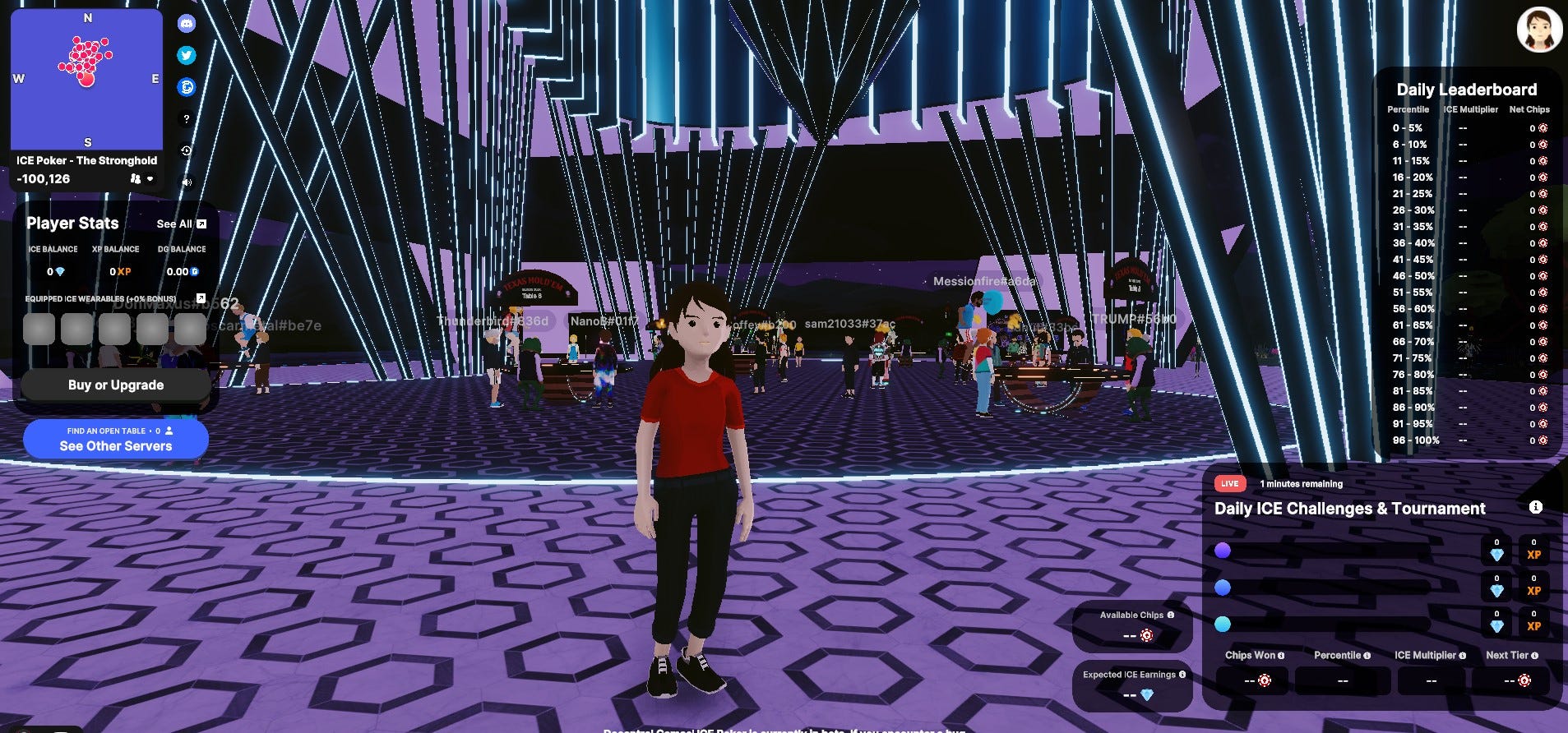
Task: Click the Percentile info icon
Action: [x=1367, y=656]
